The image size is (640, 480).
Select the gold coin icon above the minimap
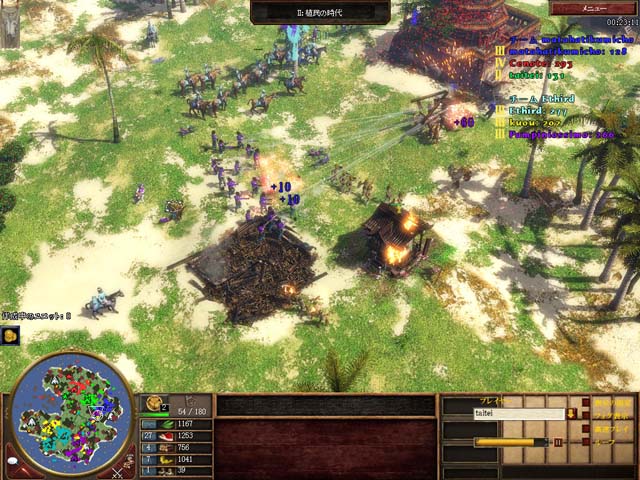[x=10, y=336]
